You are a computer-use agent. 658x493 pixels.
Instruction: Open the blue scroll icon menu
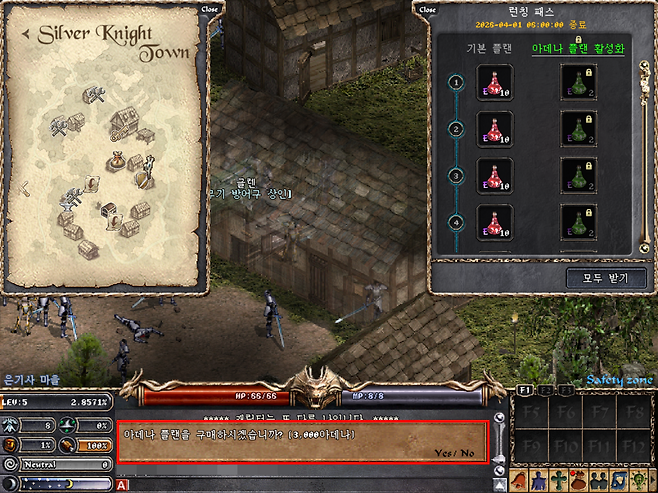(x=618, y=480)
